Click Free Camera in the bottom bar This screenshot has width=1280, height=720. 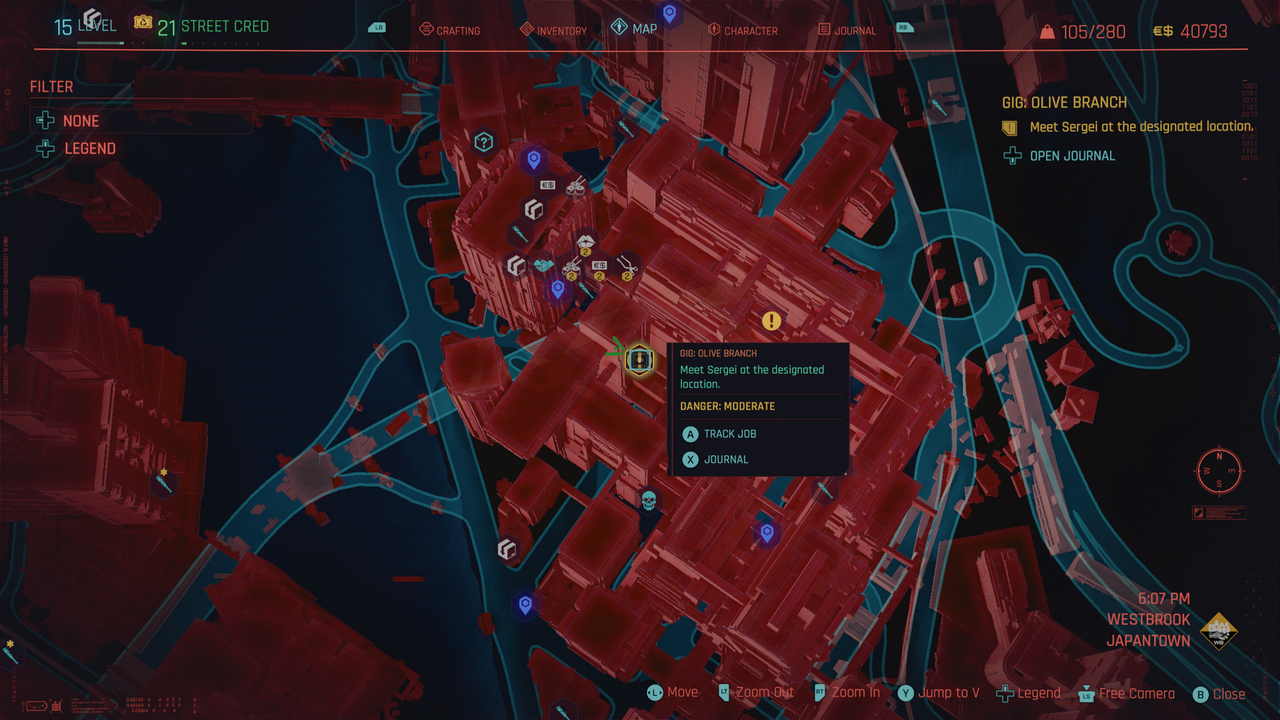pos(1135,693)
